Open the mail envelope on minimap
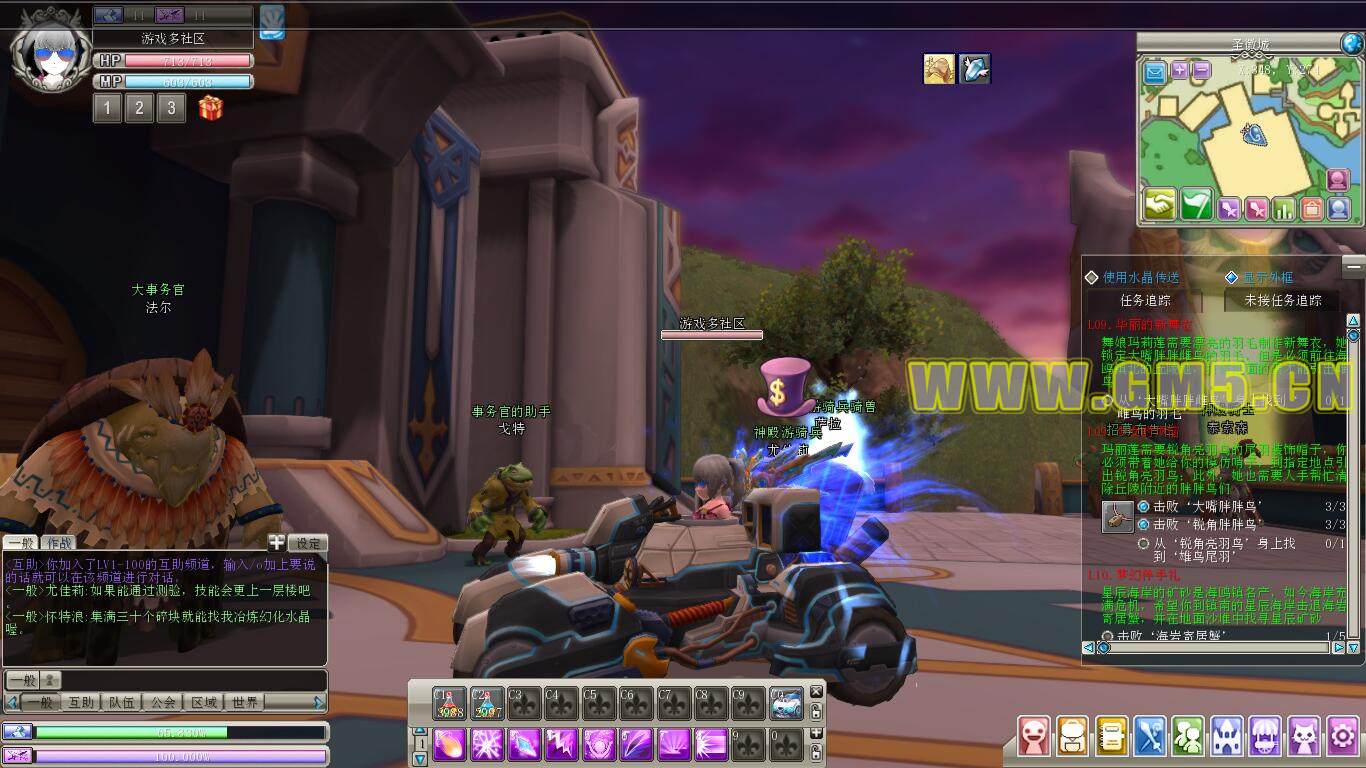 point(1155,72)
